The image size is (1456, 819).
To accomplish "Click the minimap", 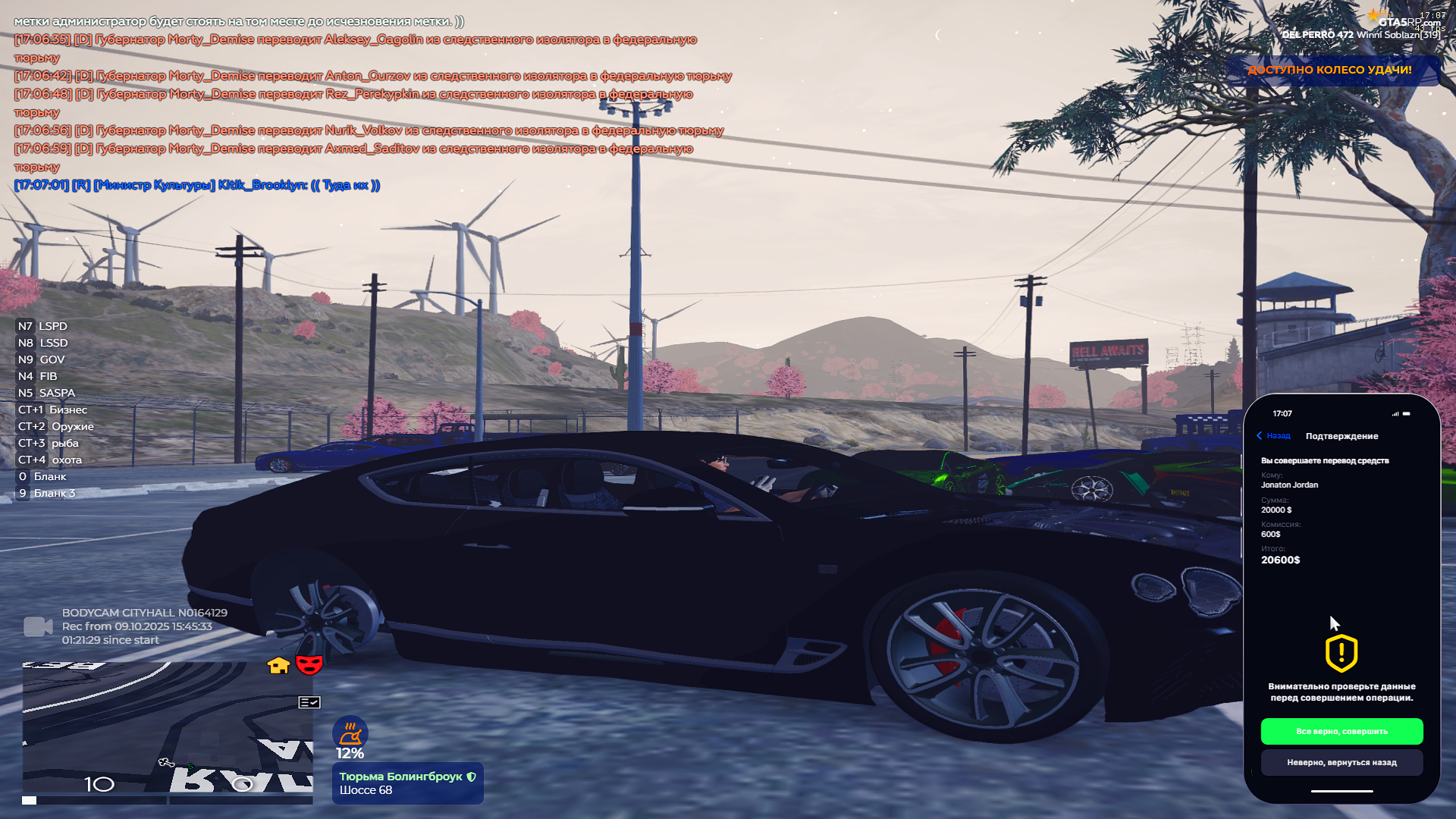I will 167,728.
